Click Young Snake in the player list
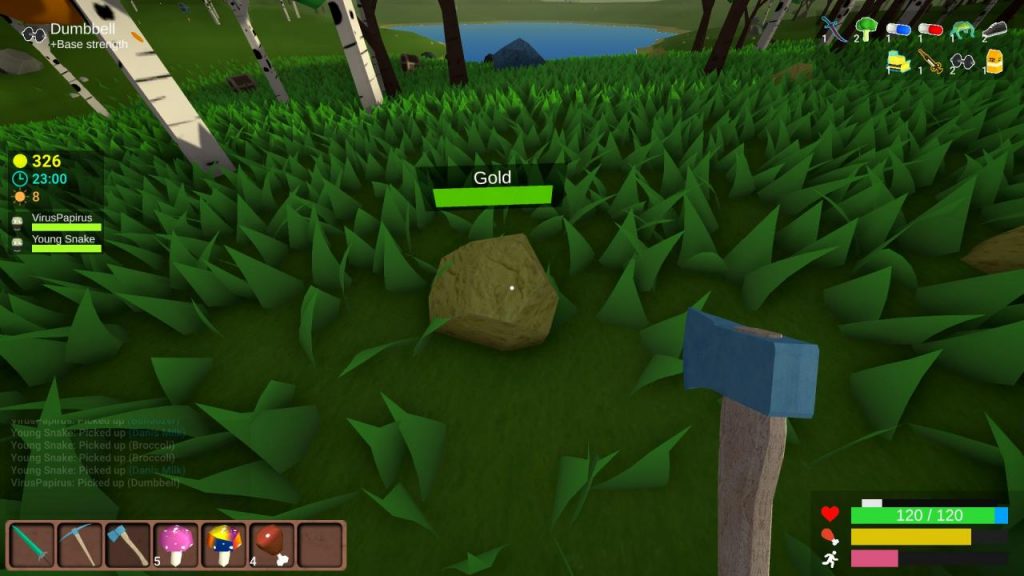This screenshot has height=576, width=1024. (60, 240)
